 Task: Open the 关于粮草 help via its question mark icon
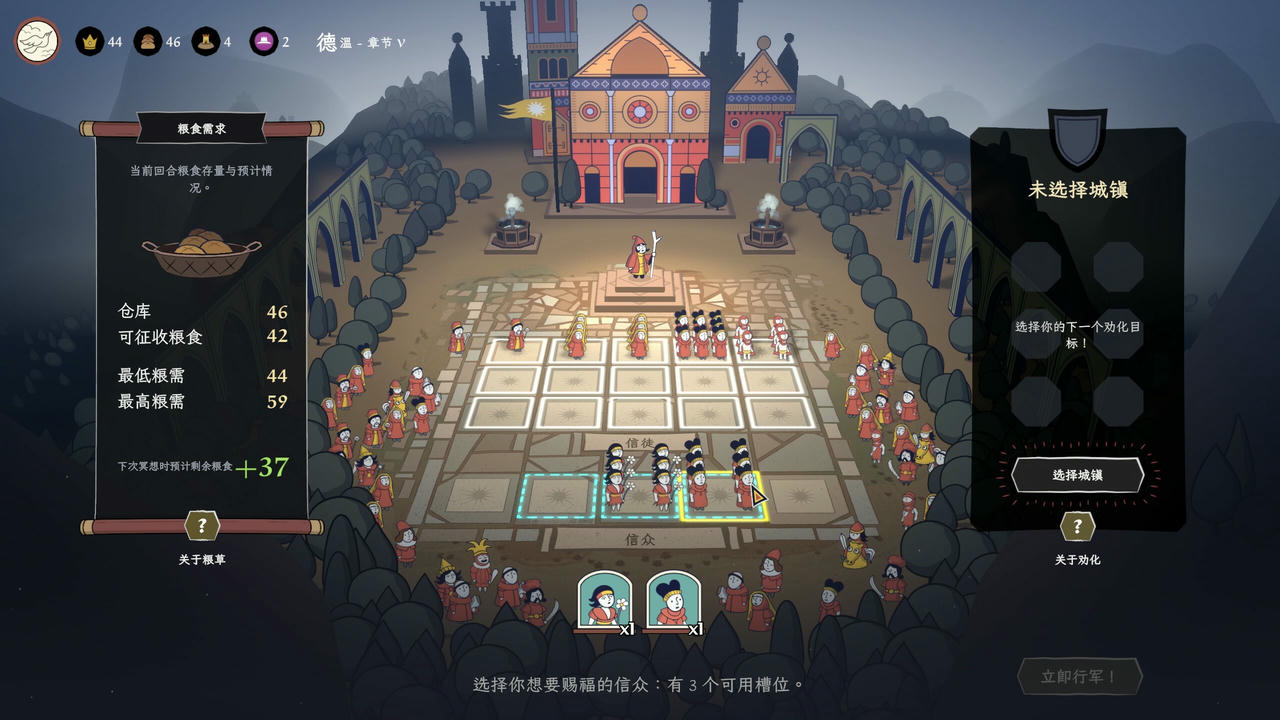click(200, 527)
